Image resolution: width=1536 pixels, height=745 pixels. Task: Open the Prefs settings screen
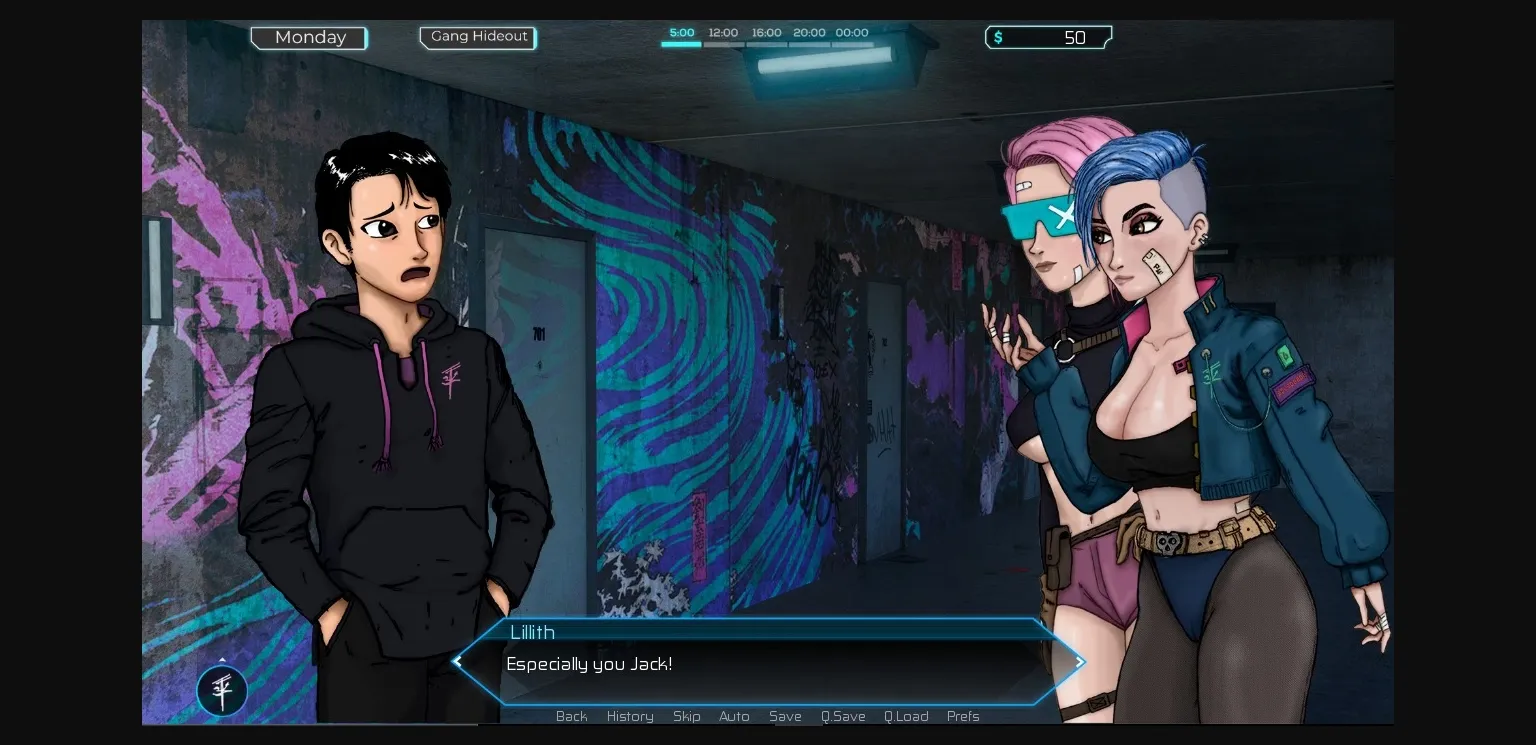coord(962,716)
